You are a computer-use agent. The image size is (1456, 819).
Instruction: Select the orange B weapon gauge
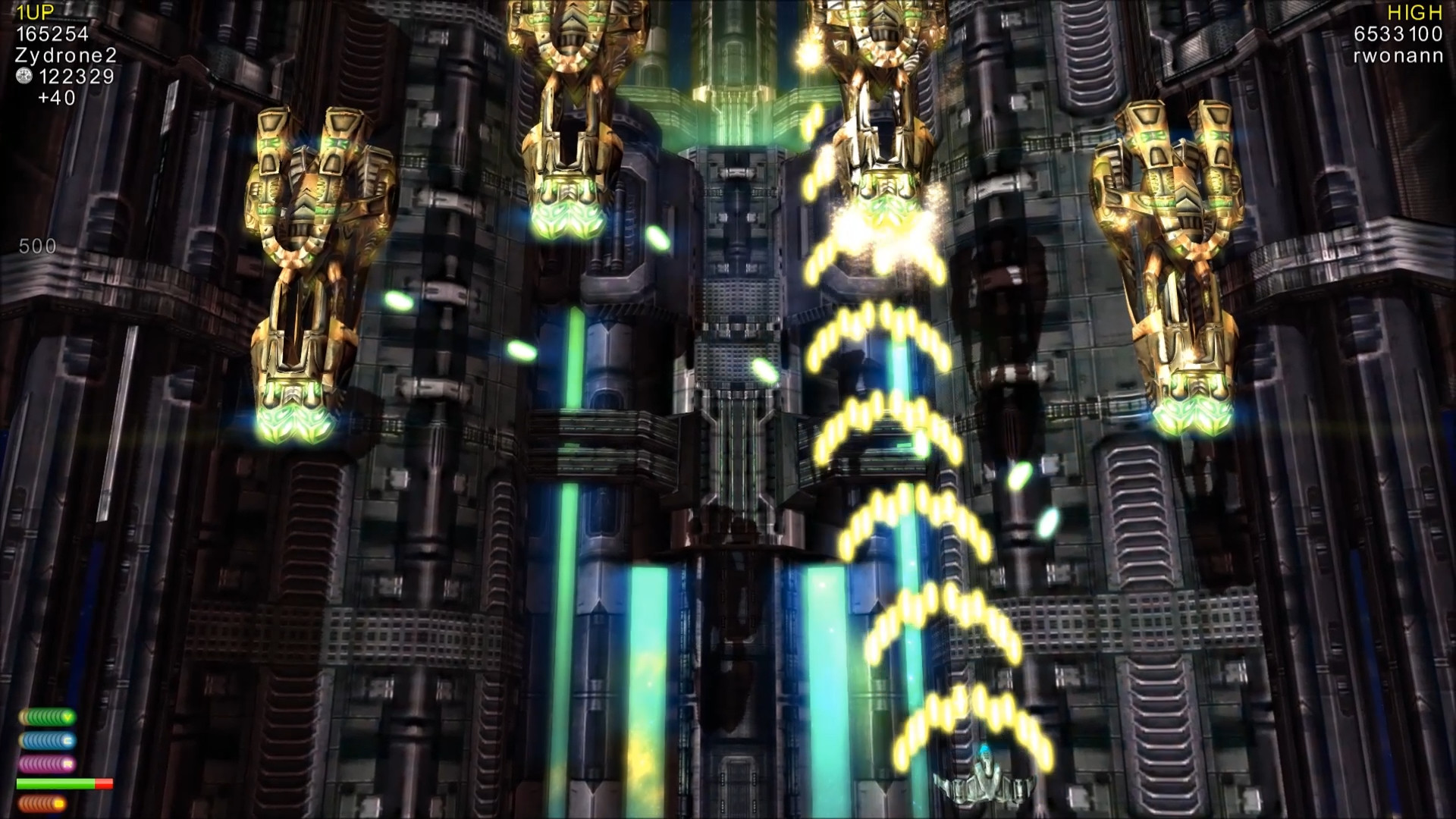point(42,804)
